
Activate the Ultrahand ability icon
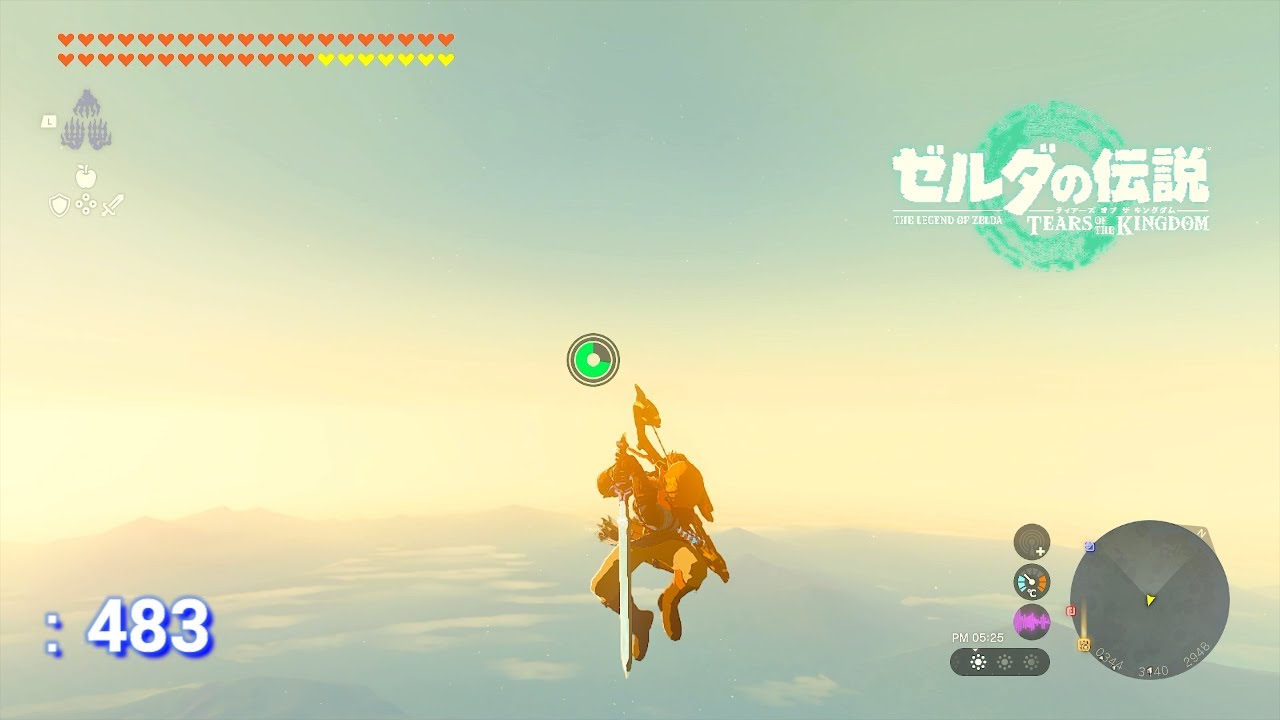point(85,120)
